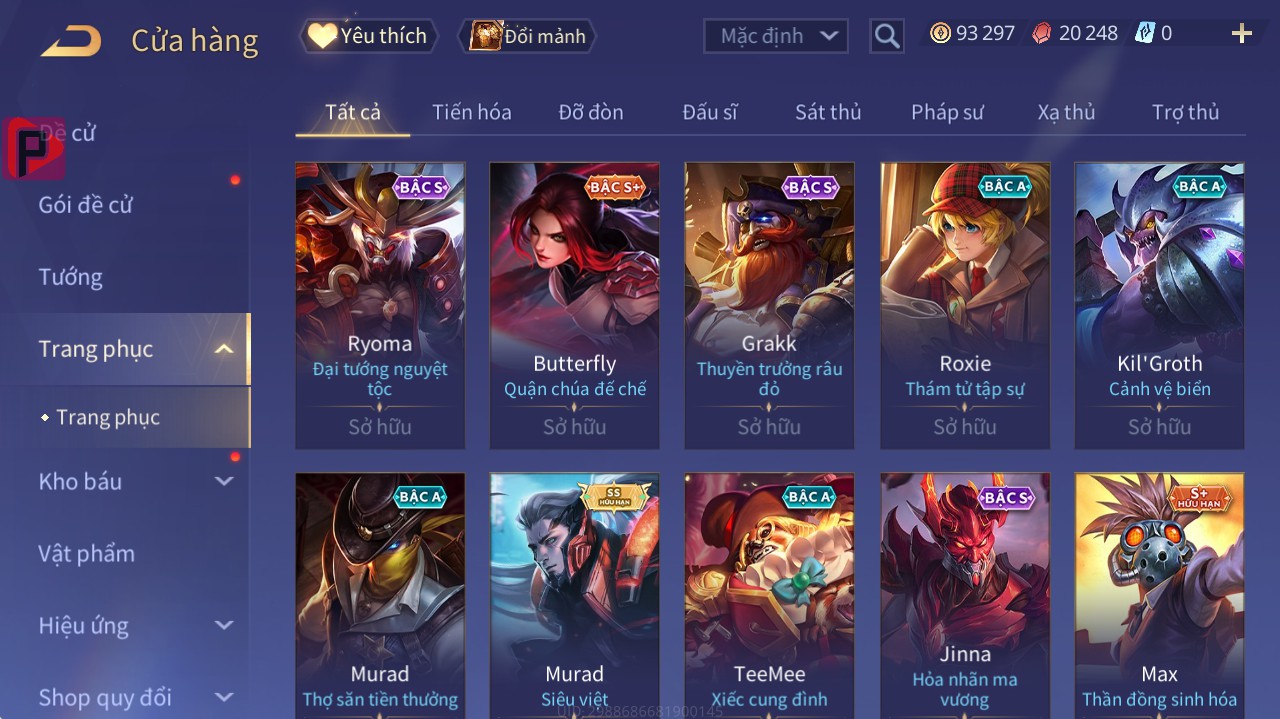Open the Yêu thích favorites list
The image size is (1280, 719).
(369, 36)
